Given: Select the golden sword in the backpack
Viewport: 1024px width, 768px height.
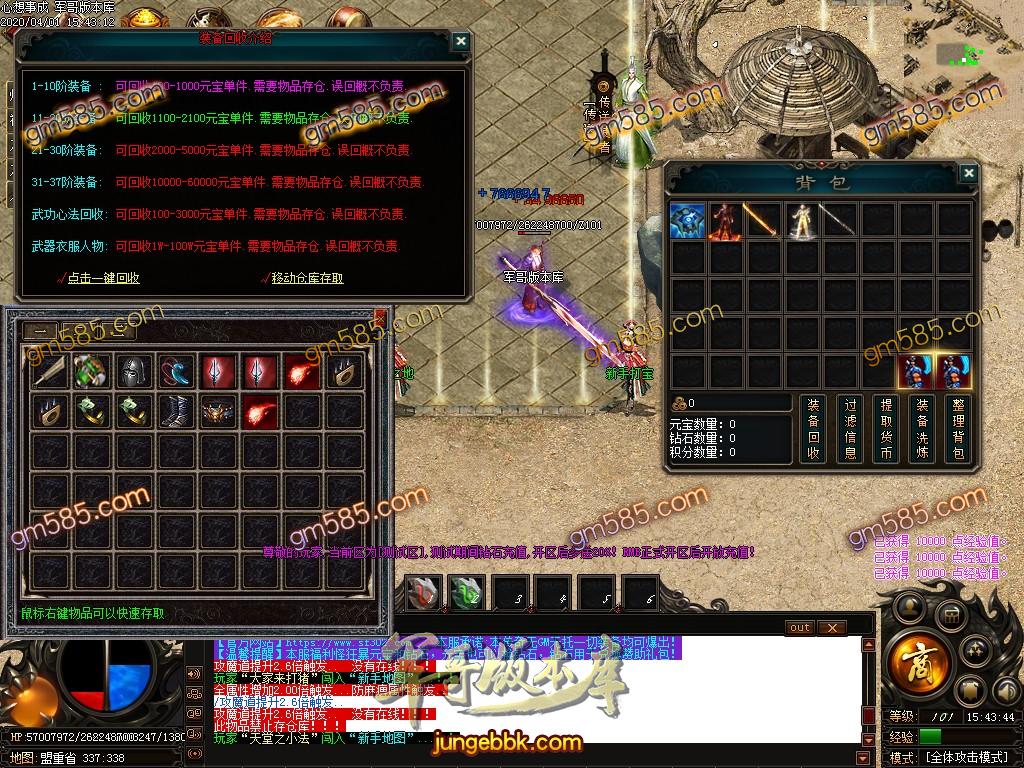Looking at the screenshot, I should point(760,221).
